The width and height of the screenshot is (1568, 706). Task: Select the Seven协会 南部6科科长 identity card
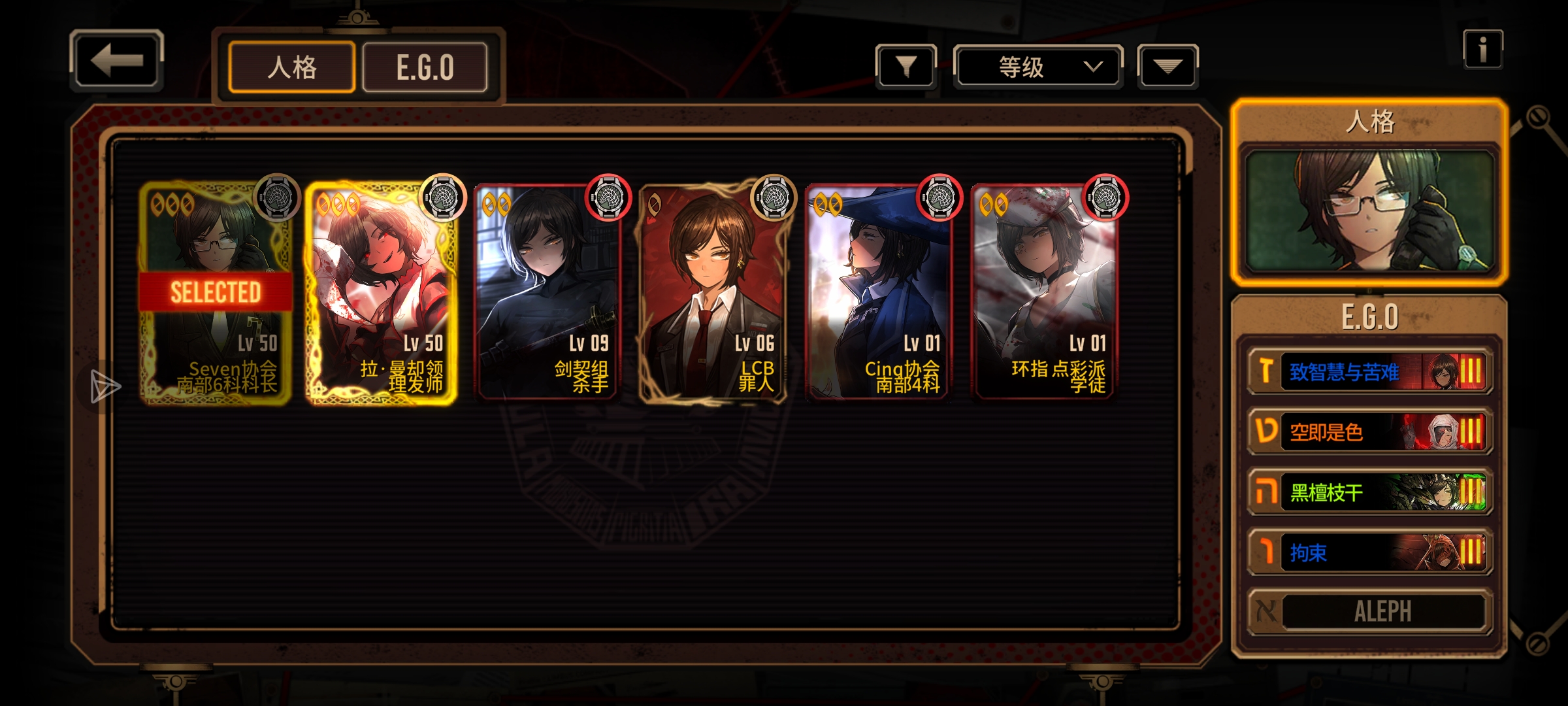[216, 294]
